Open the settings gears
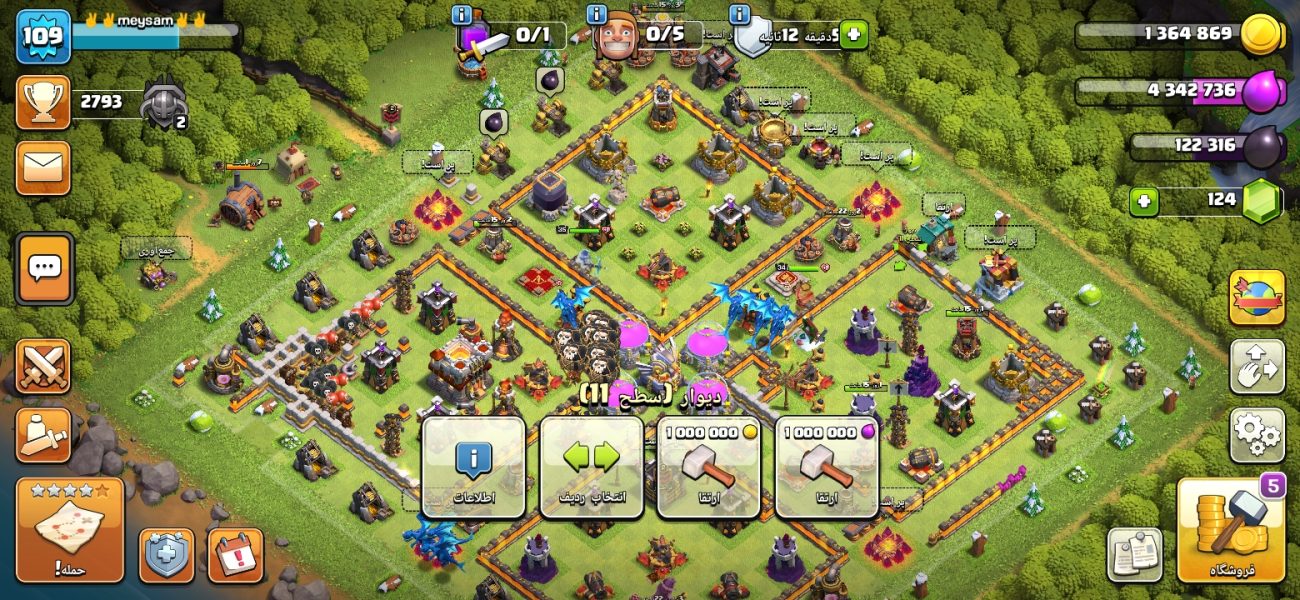The height and width of the screenshot is (600, 1300). 1257,435
